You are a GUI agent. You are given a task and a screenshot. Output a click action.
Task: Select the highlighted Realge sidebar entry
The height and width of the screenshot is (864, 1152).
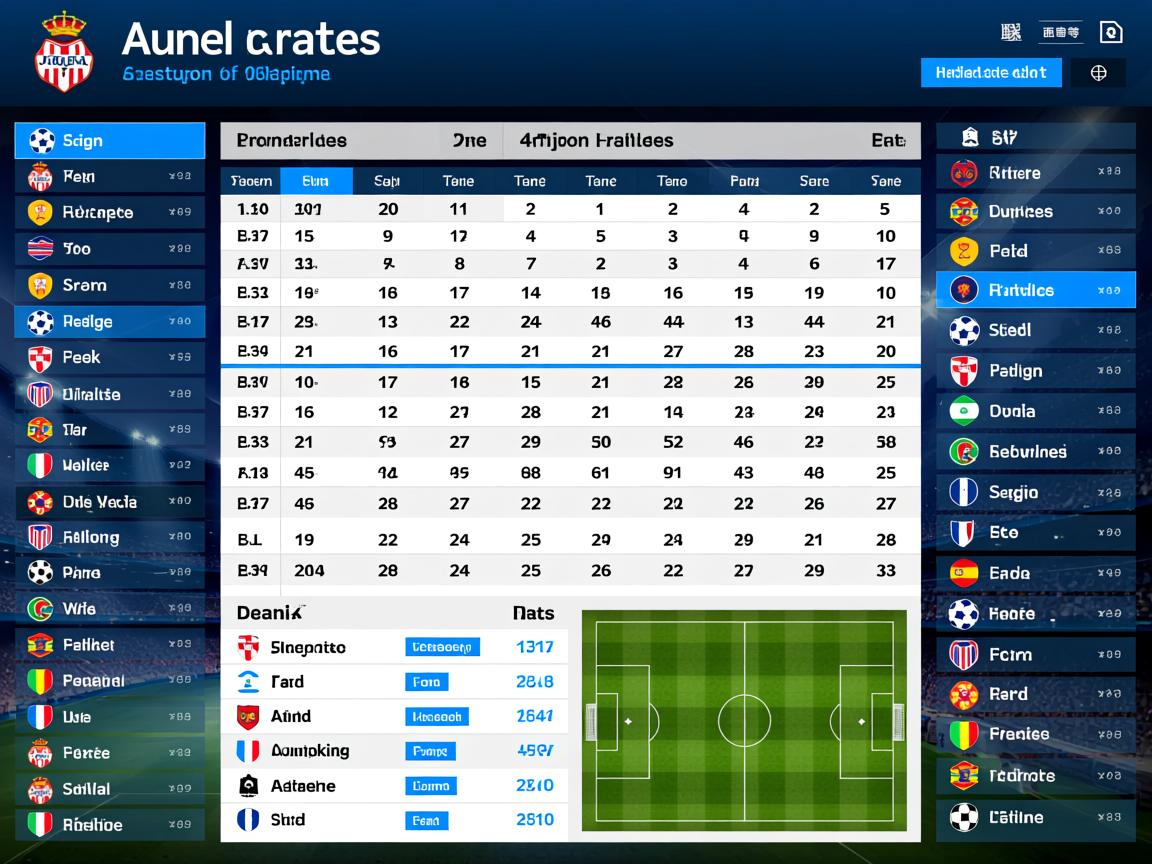click(110, 322)
